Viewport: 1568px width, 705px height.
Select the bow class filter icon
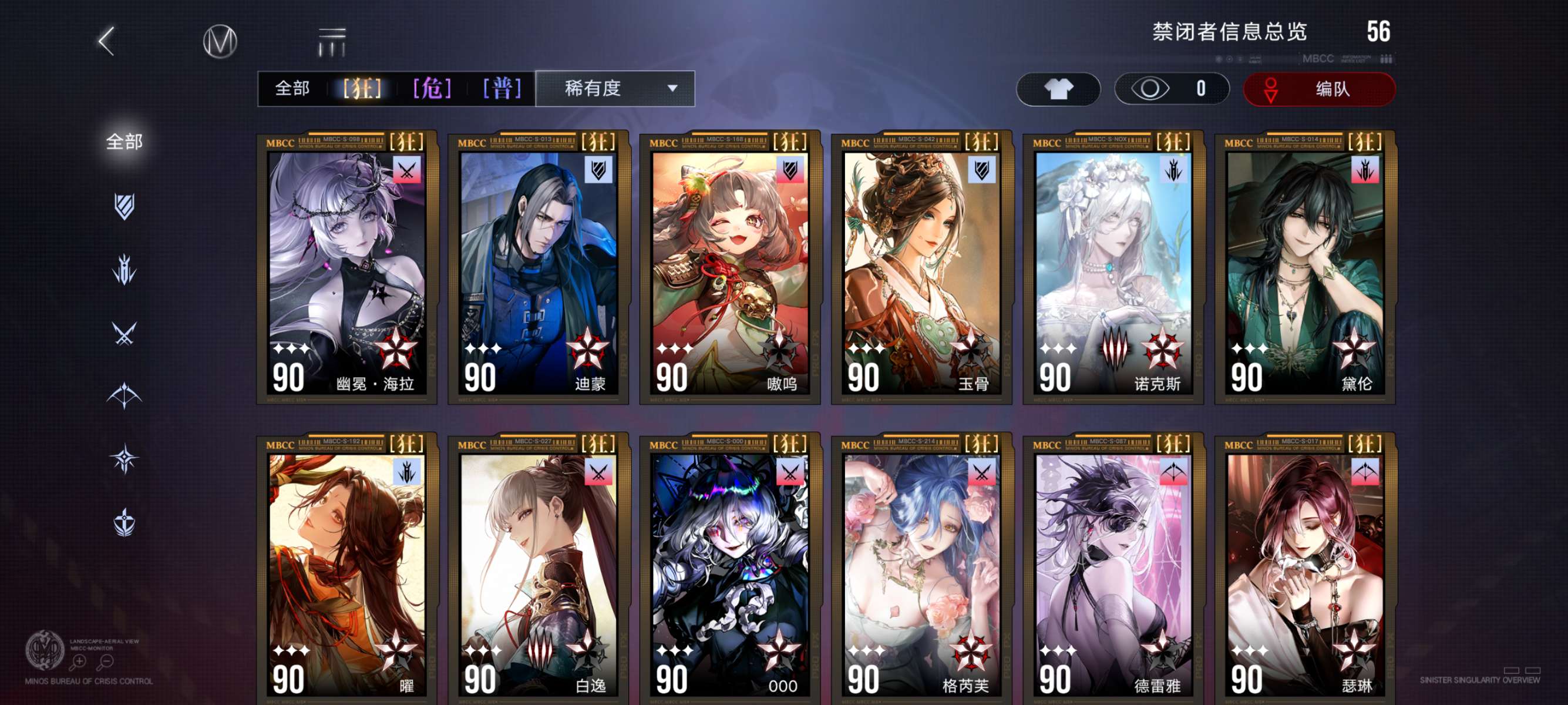tap(124, 396)
